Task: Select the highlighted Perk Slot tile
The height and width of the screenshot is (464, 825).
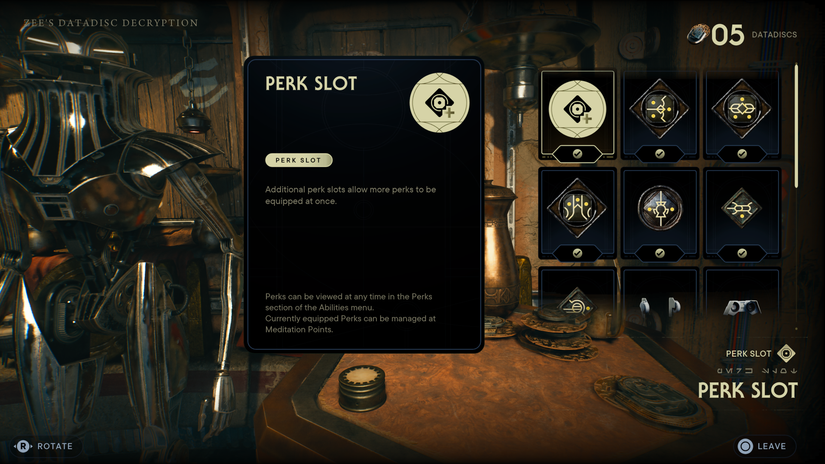Action: [578, 114]
